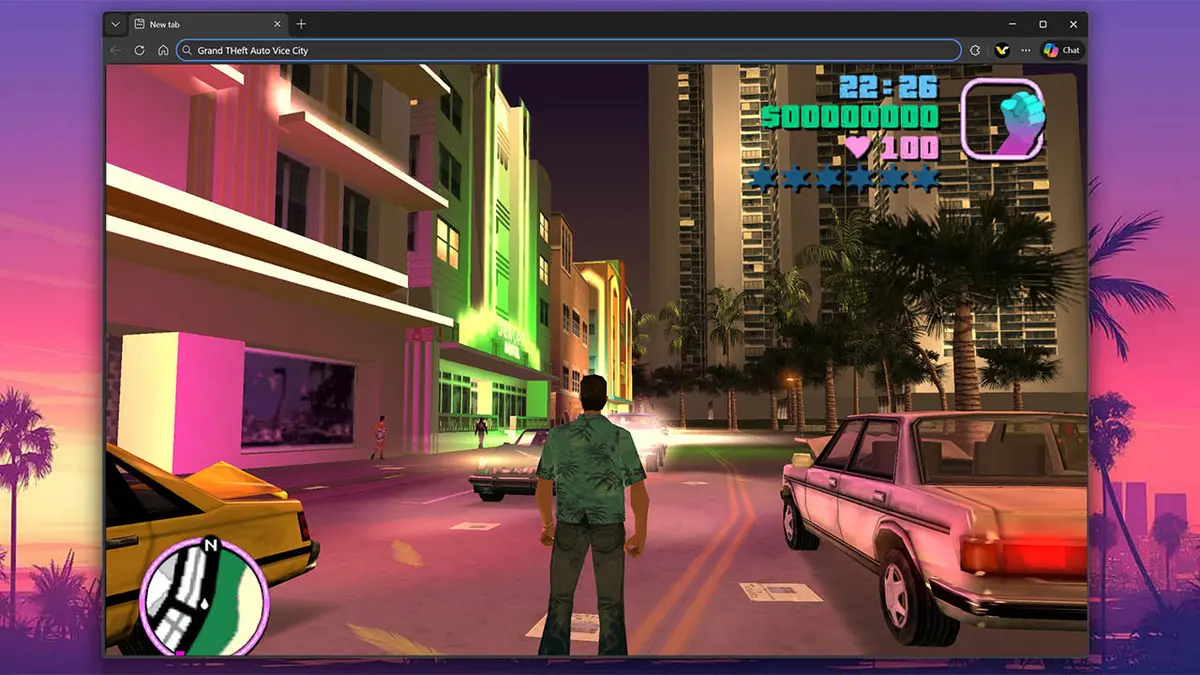Image resolution: width=1200 pixels, height=675 pixels.
Task: Open the circular radar minimap
Action: coord(203,597)
